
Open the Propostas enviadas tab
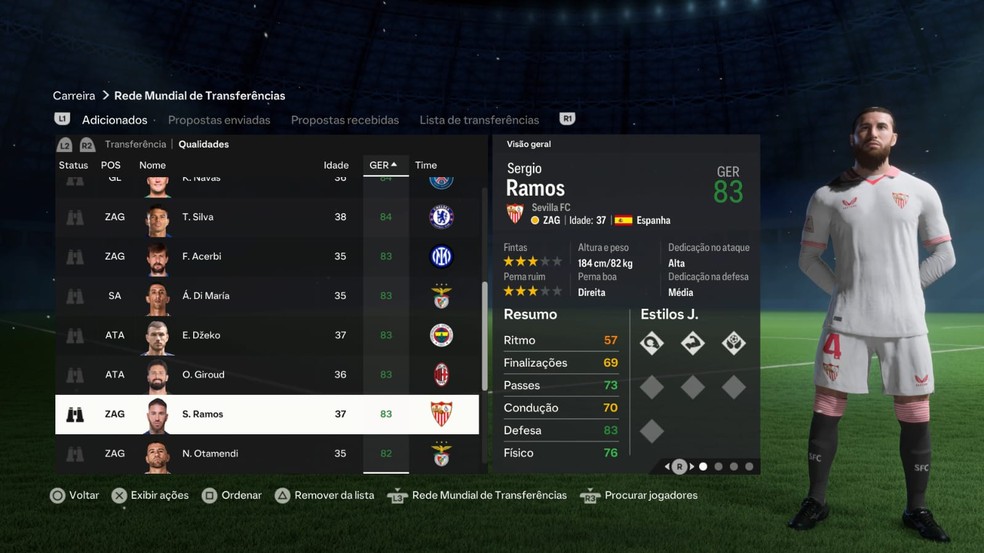click(219, 120)
